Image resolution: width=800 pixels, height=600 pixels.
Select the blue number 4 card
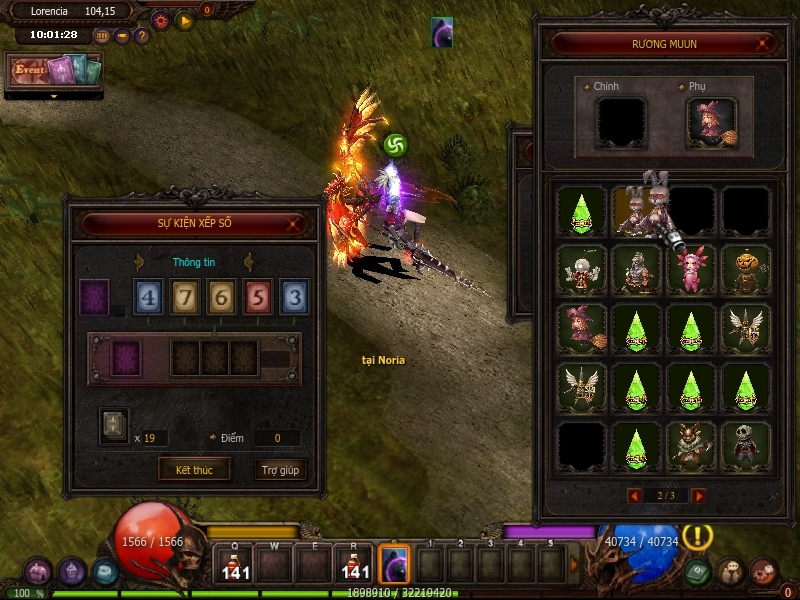coord(150,298)
